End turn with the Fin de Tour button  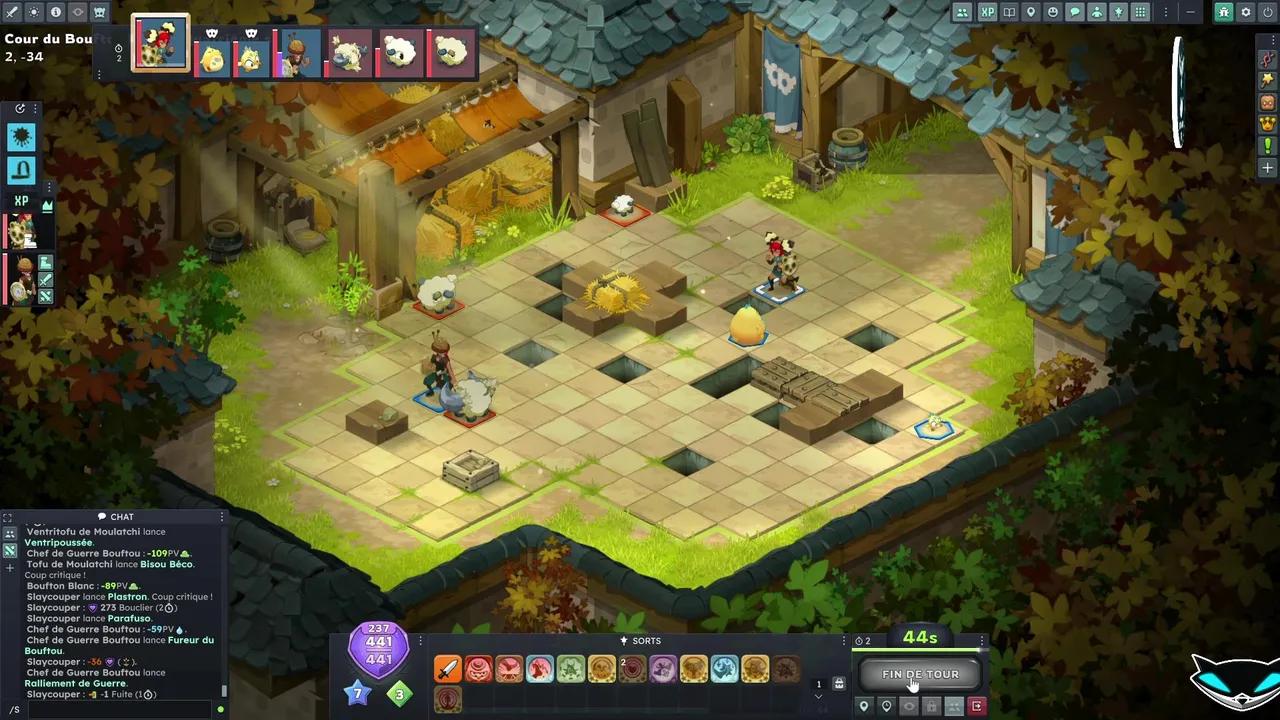click(x=920, y=675)
